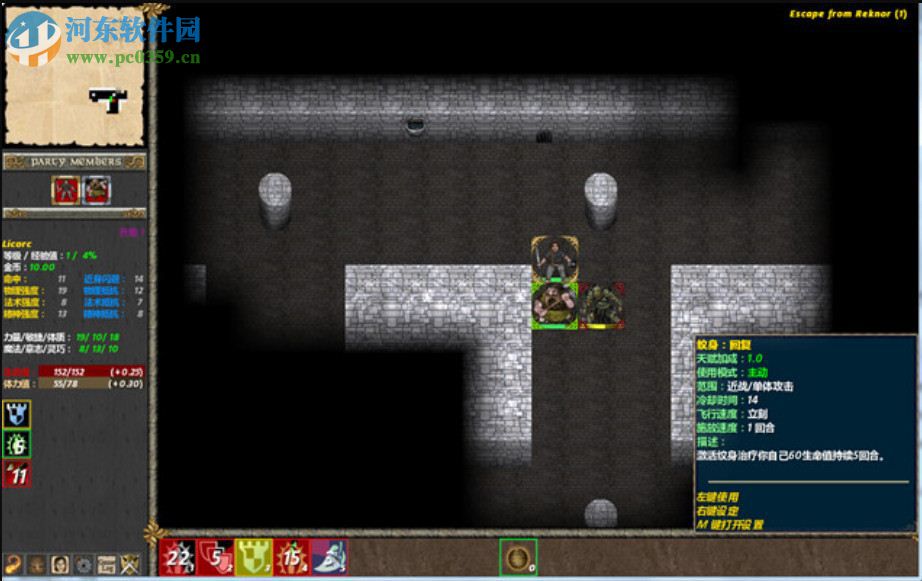Viewport: 922px width, 581px height.
Task: Click the green-bordered status effect showing 6
Action: (x=17, y=444)
